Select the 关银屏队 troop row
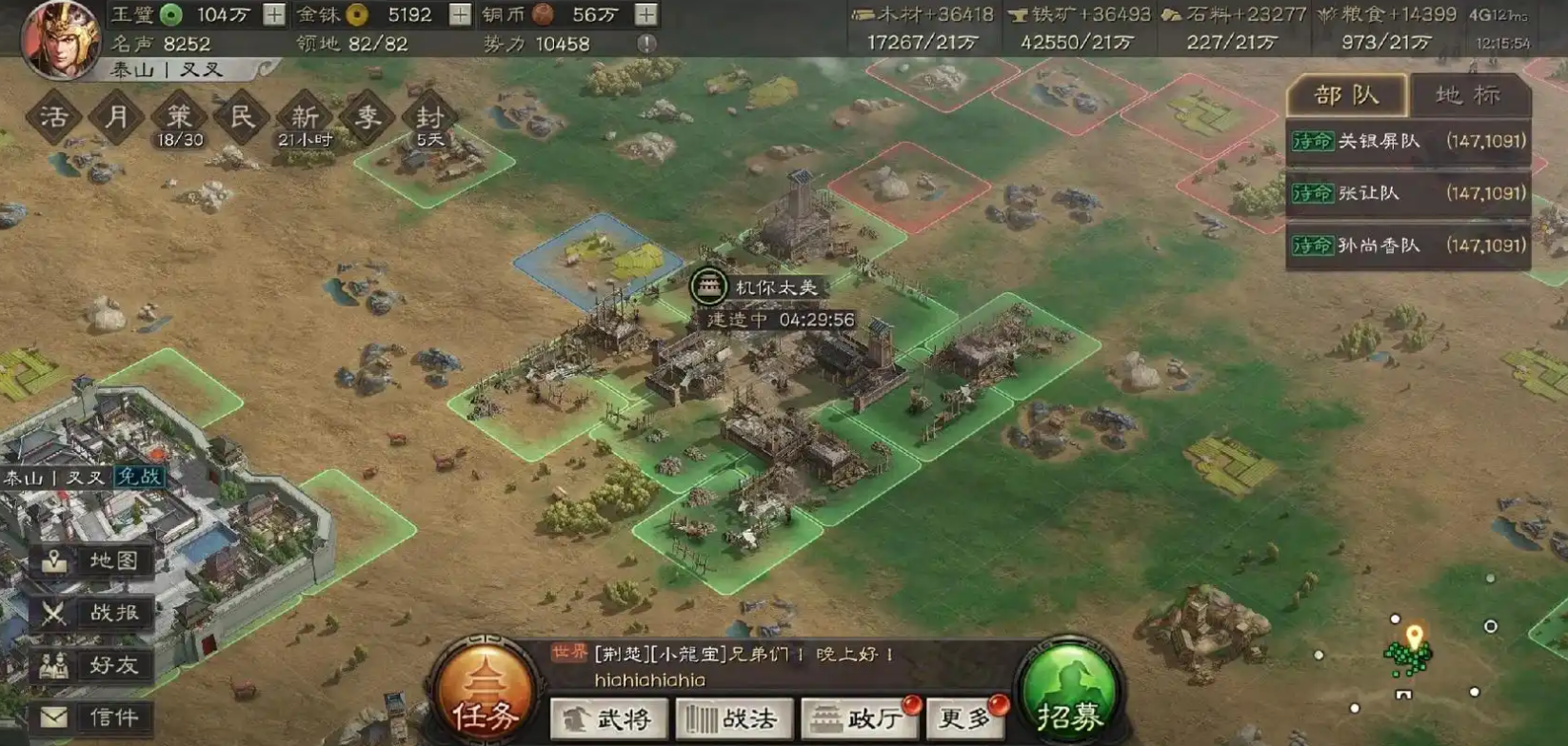 click(1407, 141)
